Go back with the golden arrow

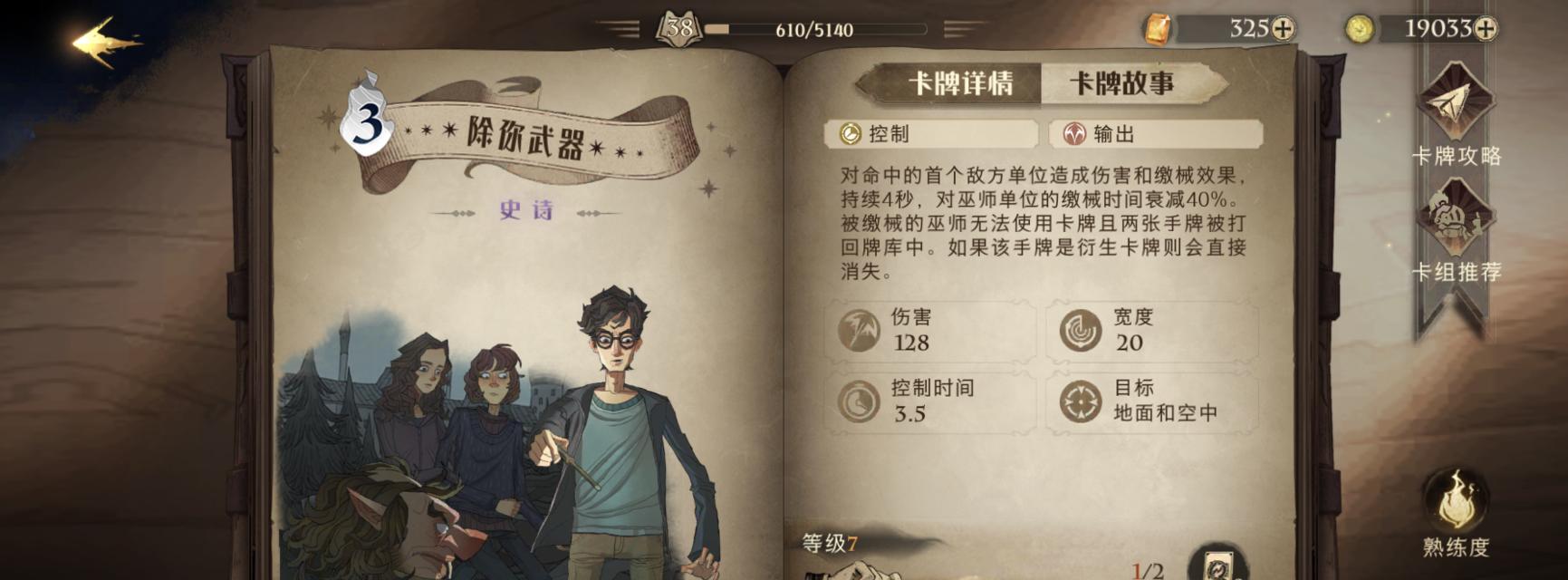105,42
